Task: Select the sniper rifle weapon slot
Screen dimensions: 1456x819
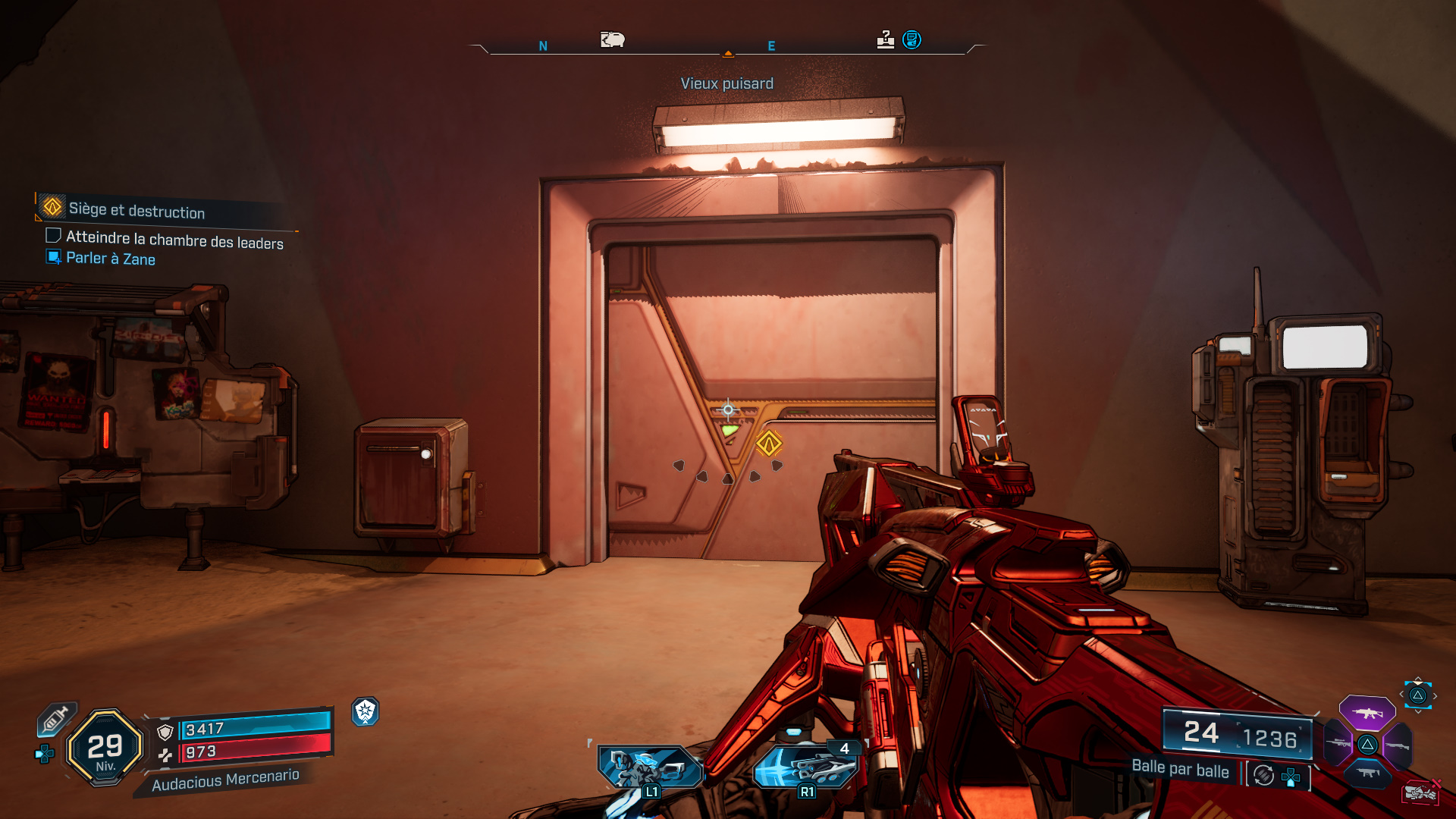Action: (x=1337, y=743)
